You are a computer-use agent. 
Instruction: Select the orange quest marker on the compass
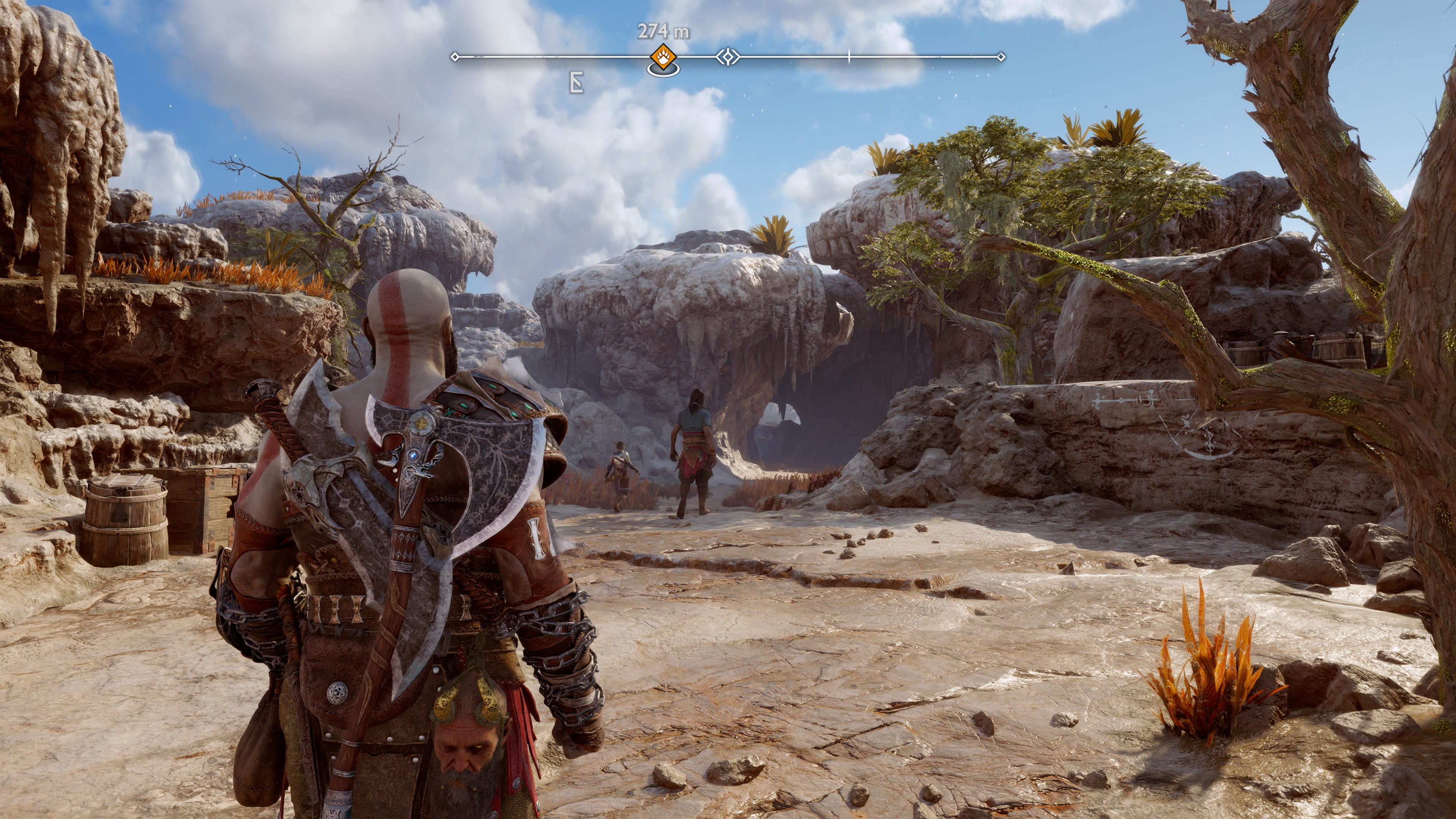coord(662,57)
